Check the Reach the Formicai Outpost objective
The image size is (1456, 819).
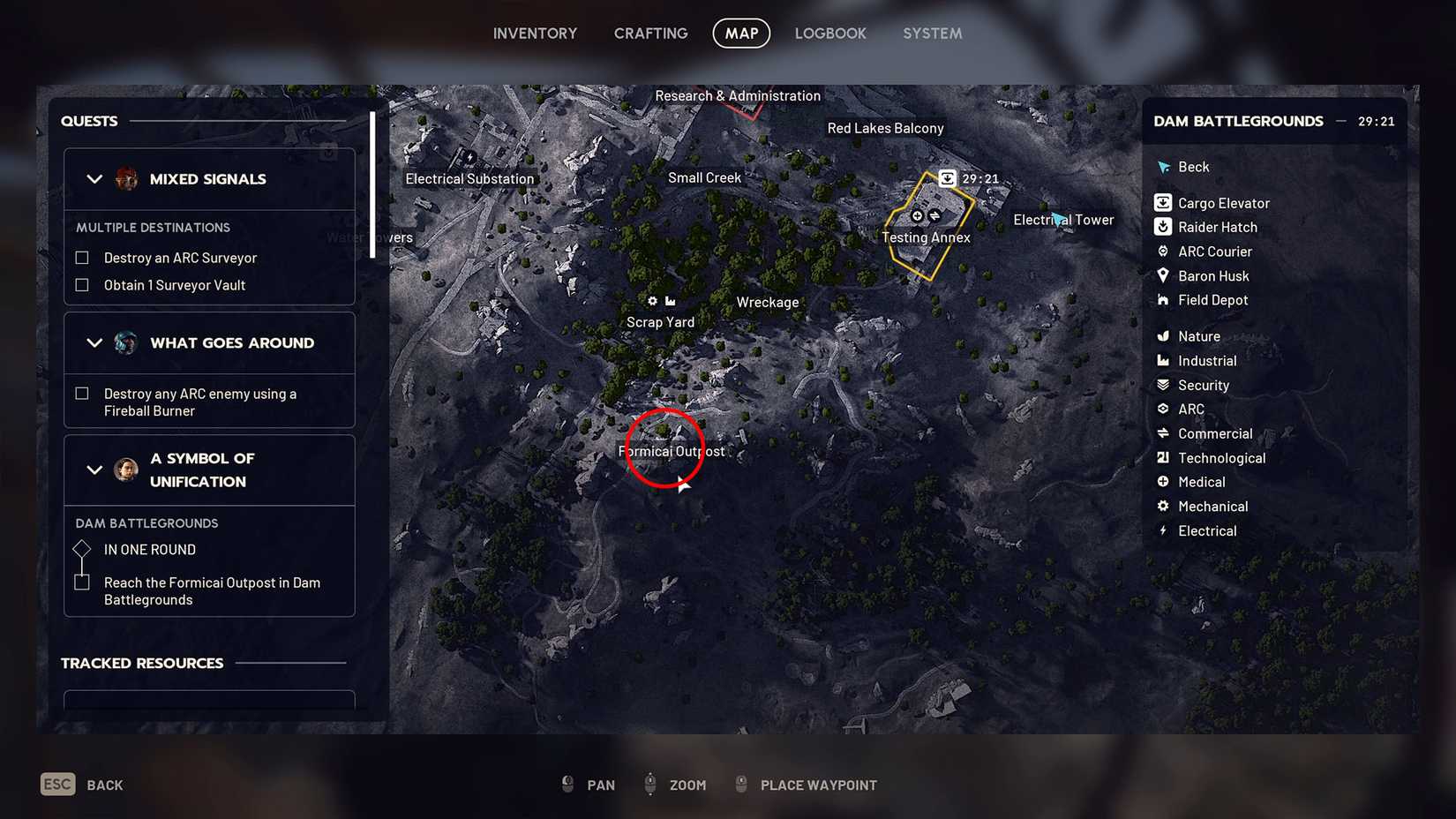(x=82, y=582)
